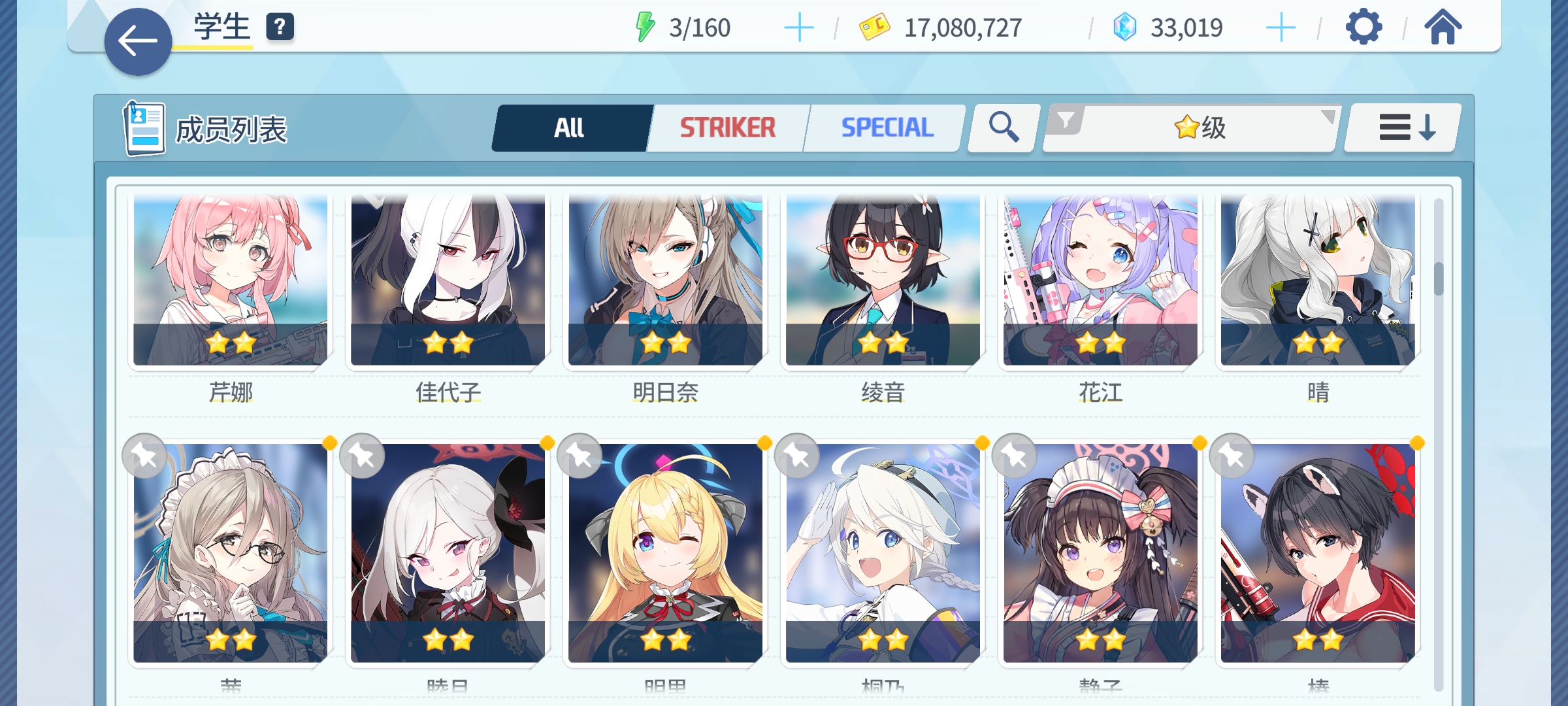The width and height of the screenshot is (1568, 706).
Task: Select the maid student with glasses
Action: [x=230, y=552]
